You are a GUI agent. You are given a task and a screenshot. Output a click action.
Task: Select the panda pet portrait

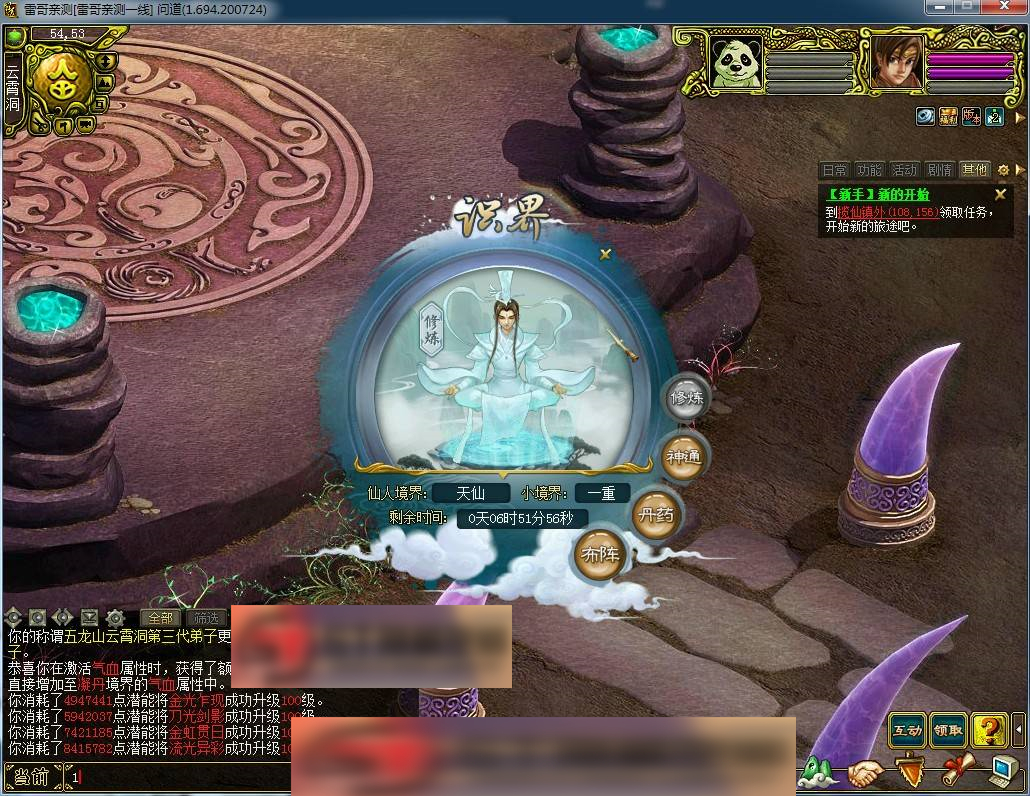(x=736, y=62)
